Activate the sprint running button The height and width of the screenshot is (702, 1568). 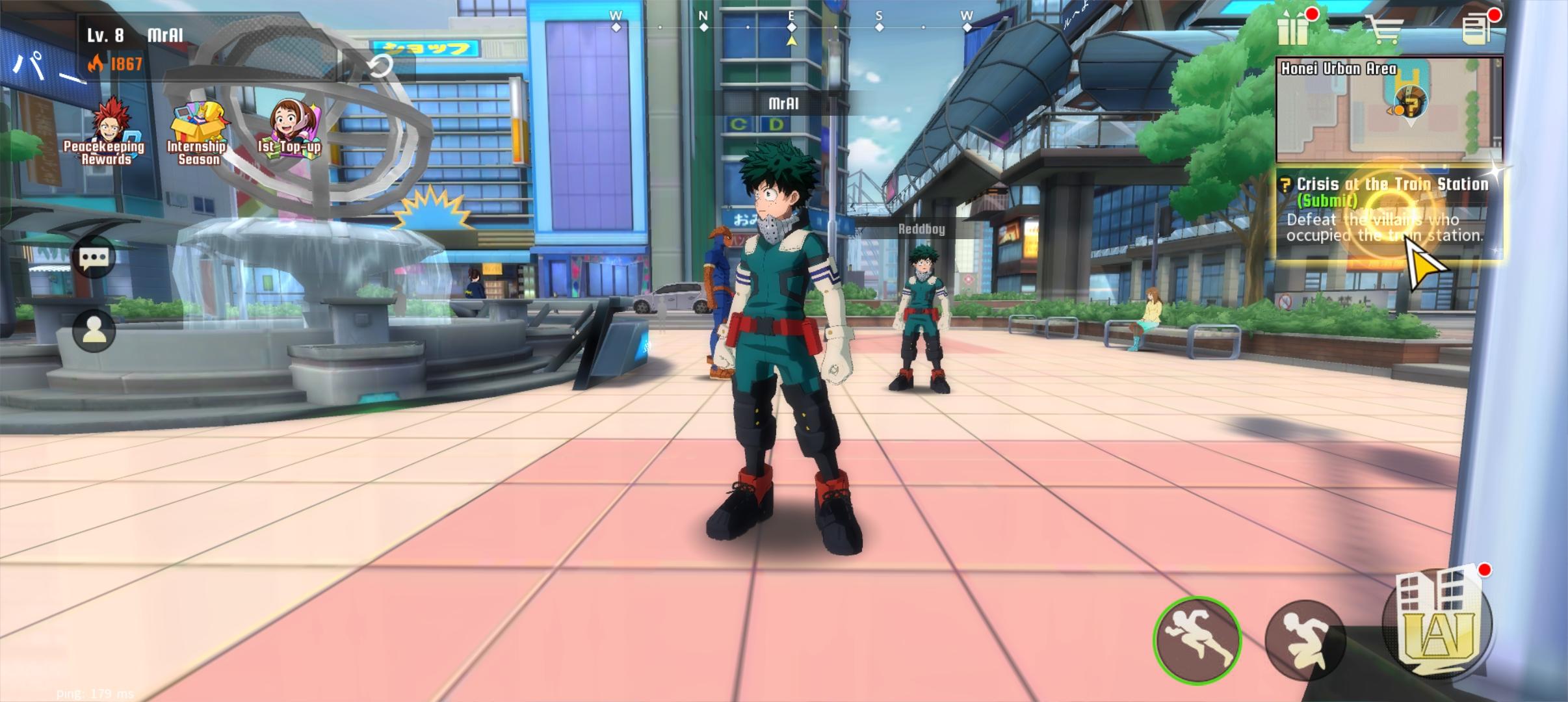[x=1197, y=640]
